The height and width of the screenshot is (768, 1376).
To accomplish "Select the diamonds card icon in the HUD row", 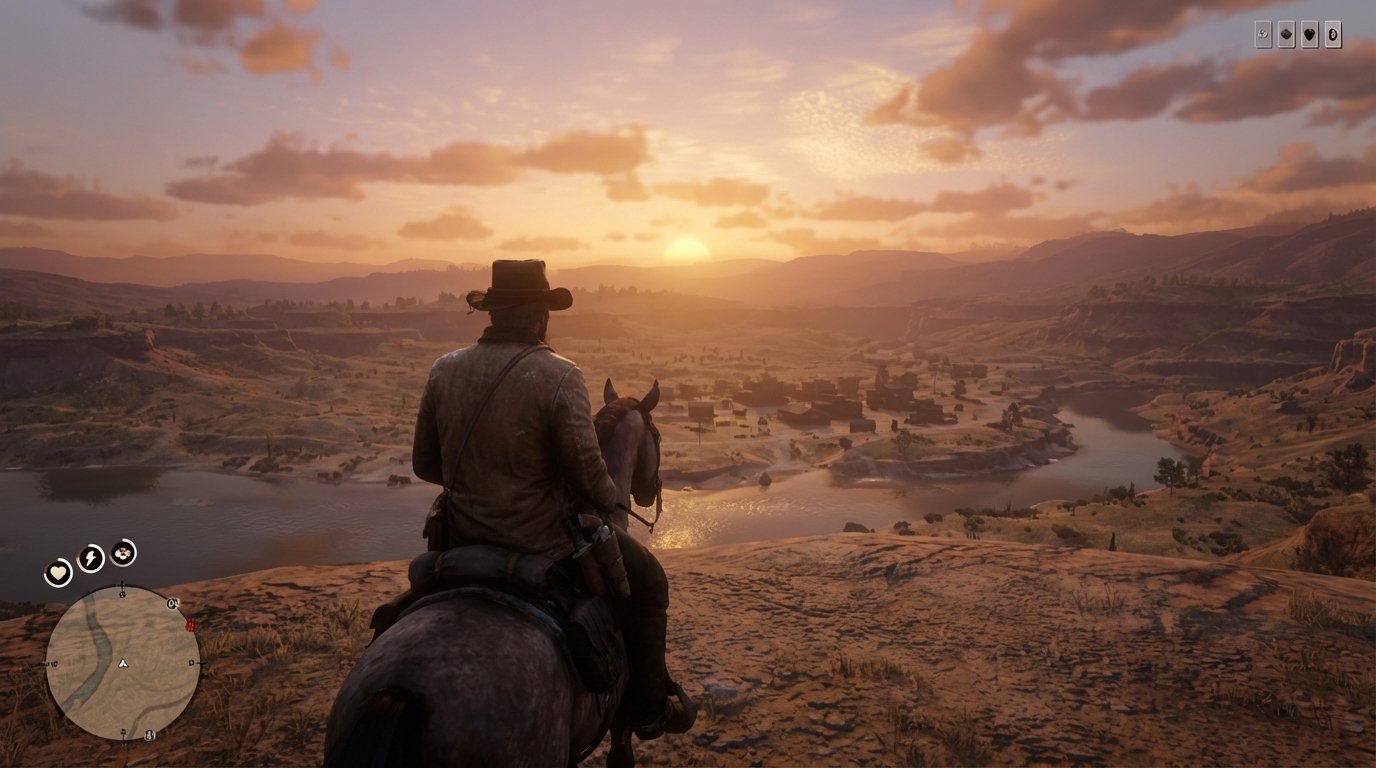I will coord(1286,34).
